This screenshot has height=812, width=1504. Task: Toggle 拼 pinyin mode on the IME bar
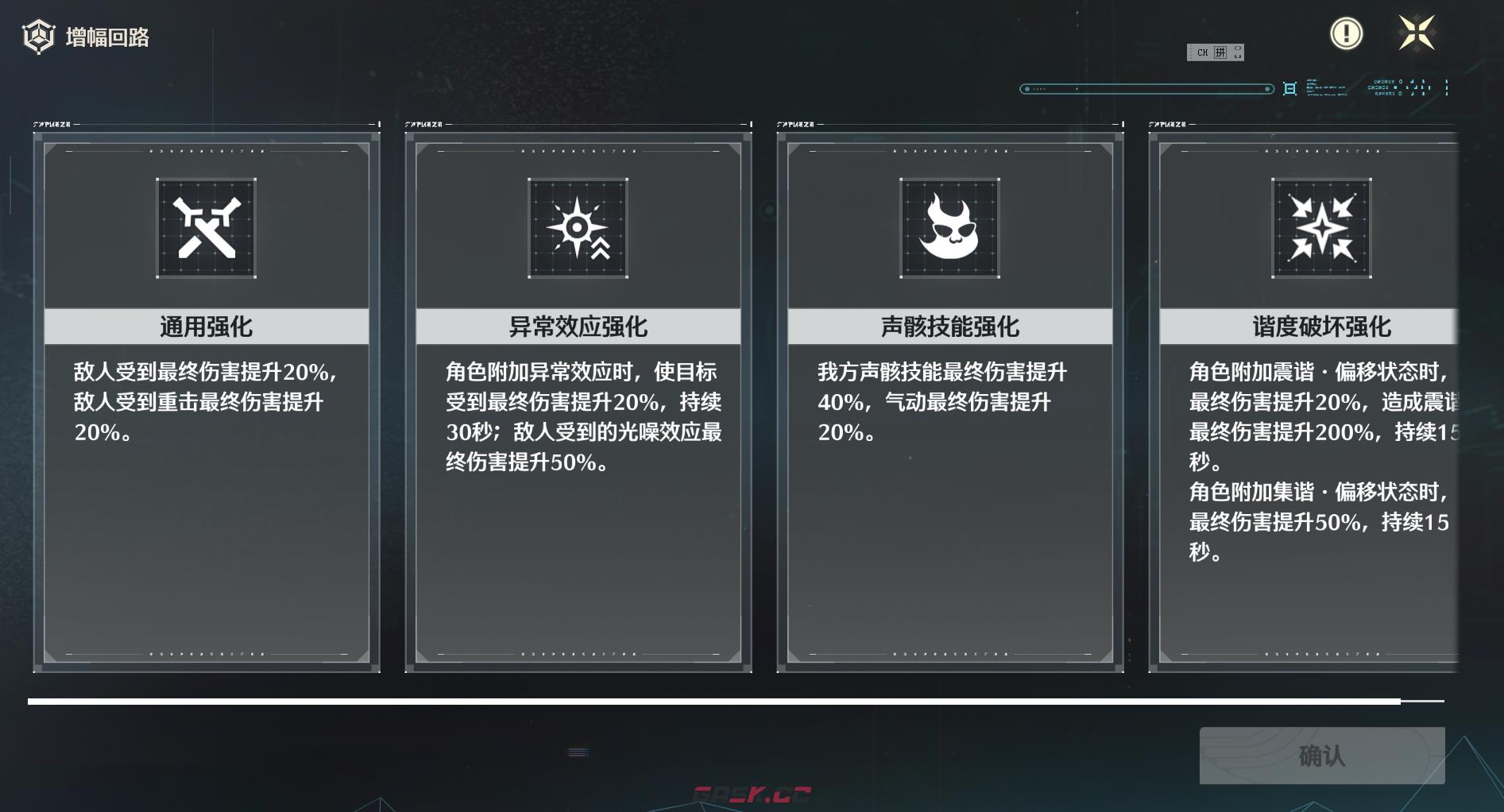click(x=1221, y=52)
